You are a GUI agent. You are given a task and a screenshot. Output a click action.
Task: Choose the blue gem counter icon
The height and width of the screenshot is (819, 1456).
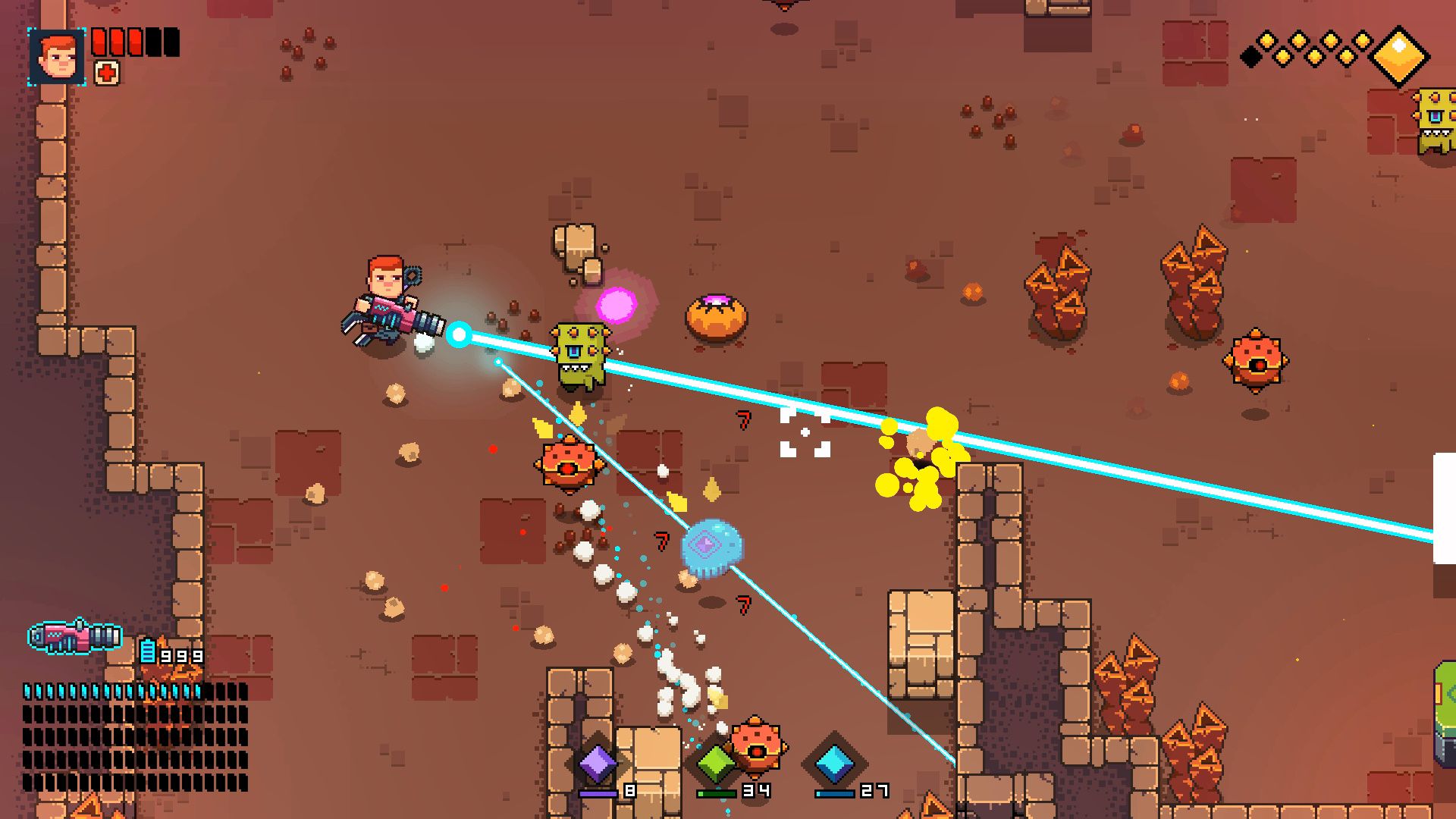[834, 763]
